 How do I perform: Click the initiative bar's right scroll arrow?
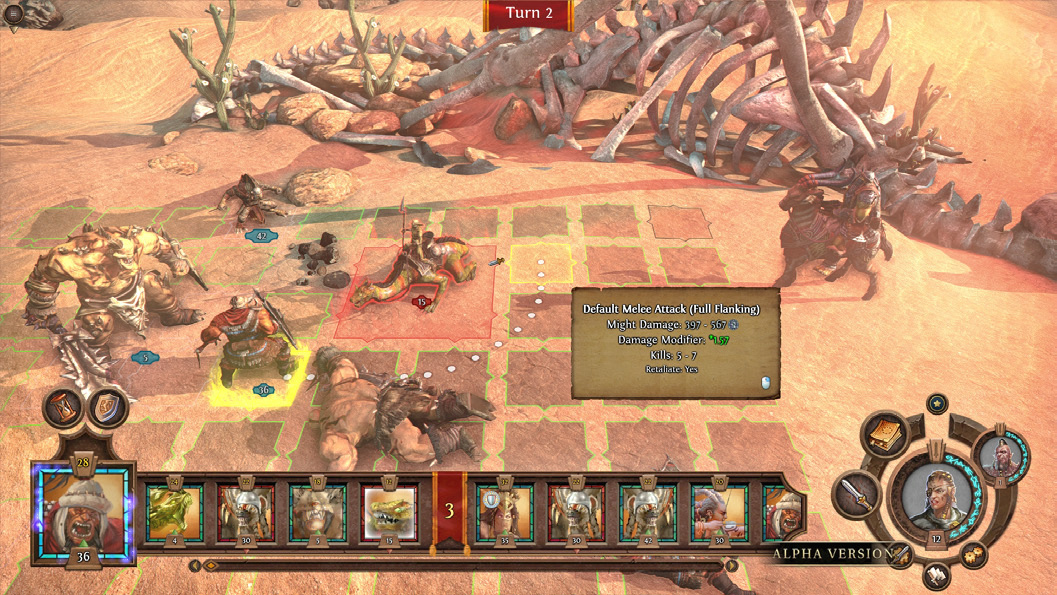click(732, 565)
